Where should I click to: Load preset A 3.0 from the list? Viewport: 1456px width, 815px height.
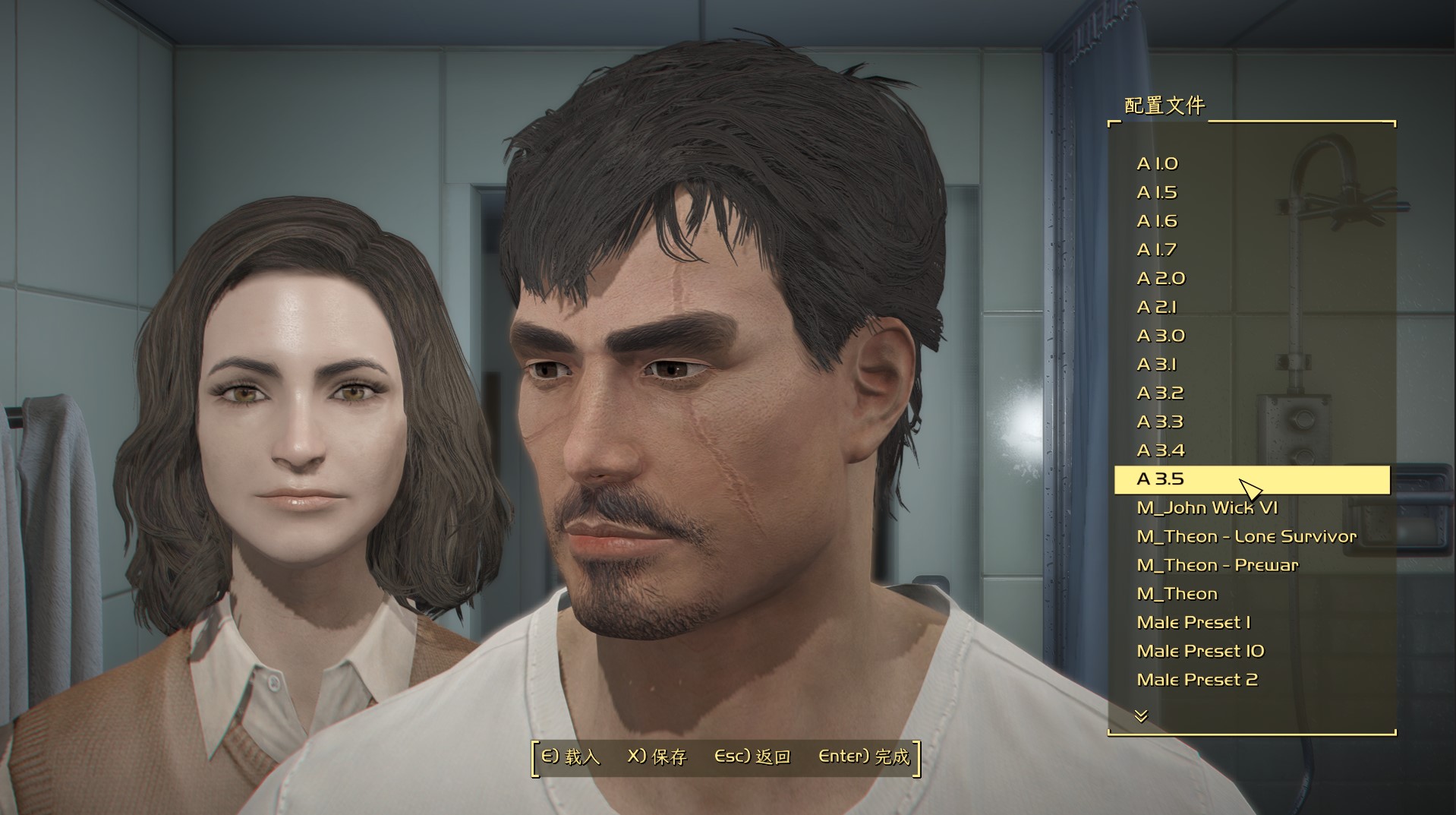point(1161,336)
